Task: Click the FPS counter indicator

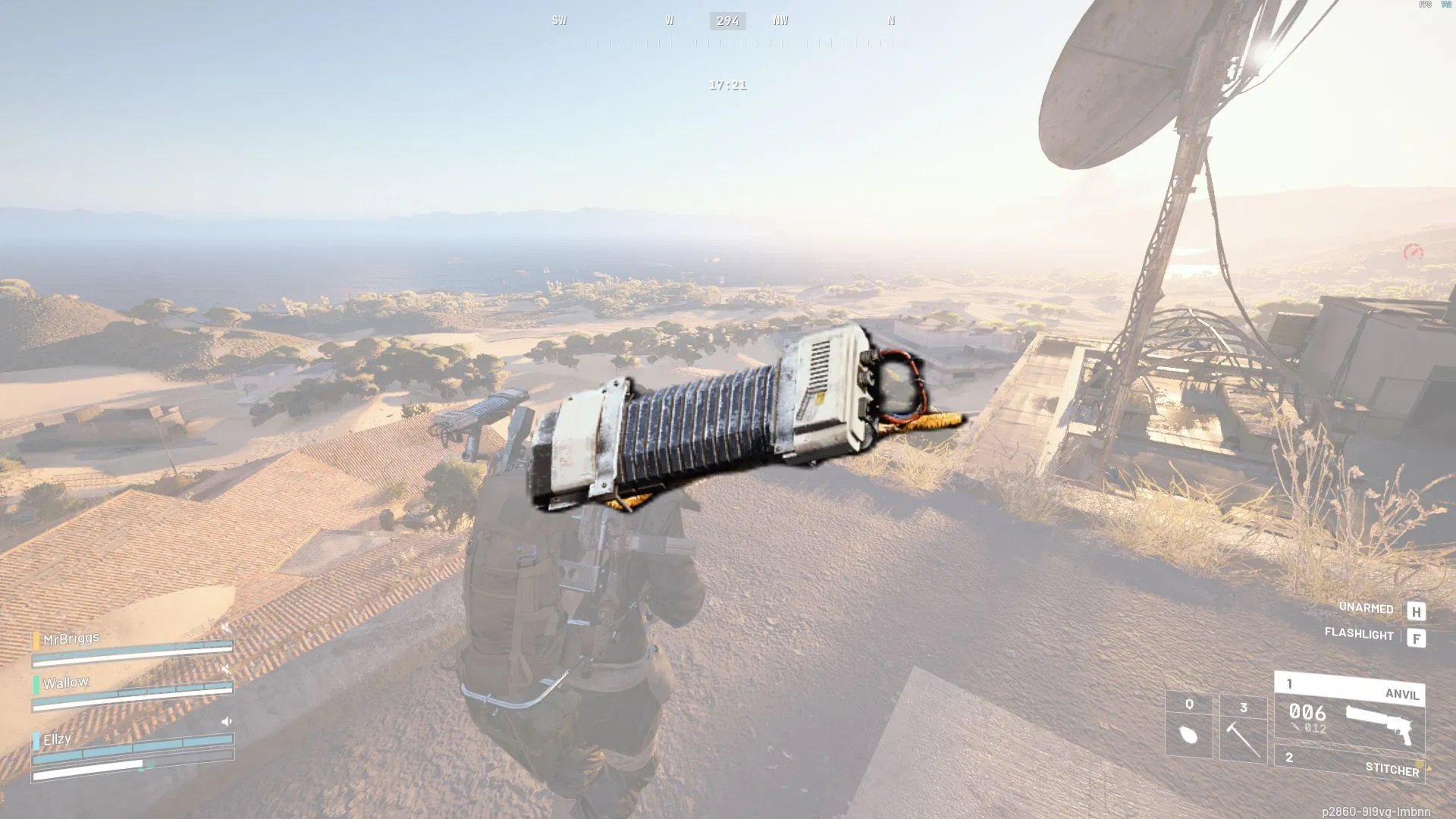Action: tap(1425, 5)
